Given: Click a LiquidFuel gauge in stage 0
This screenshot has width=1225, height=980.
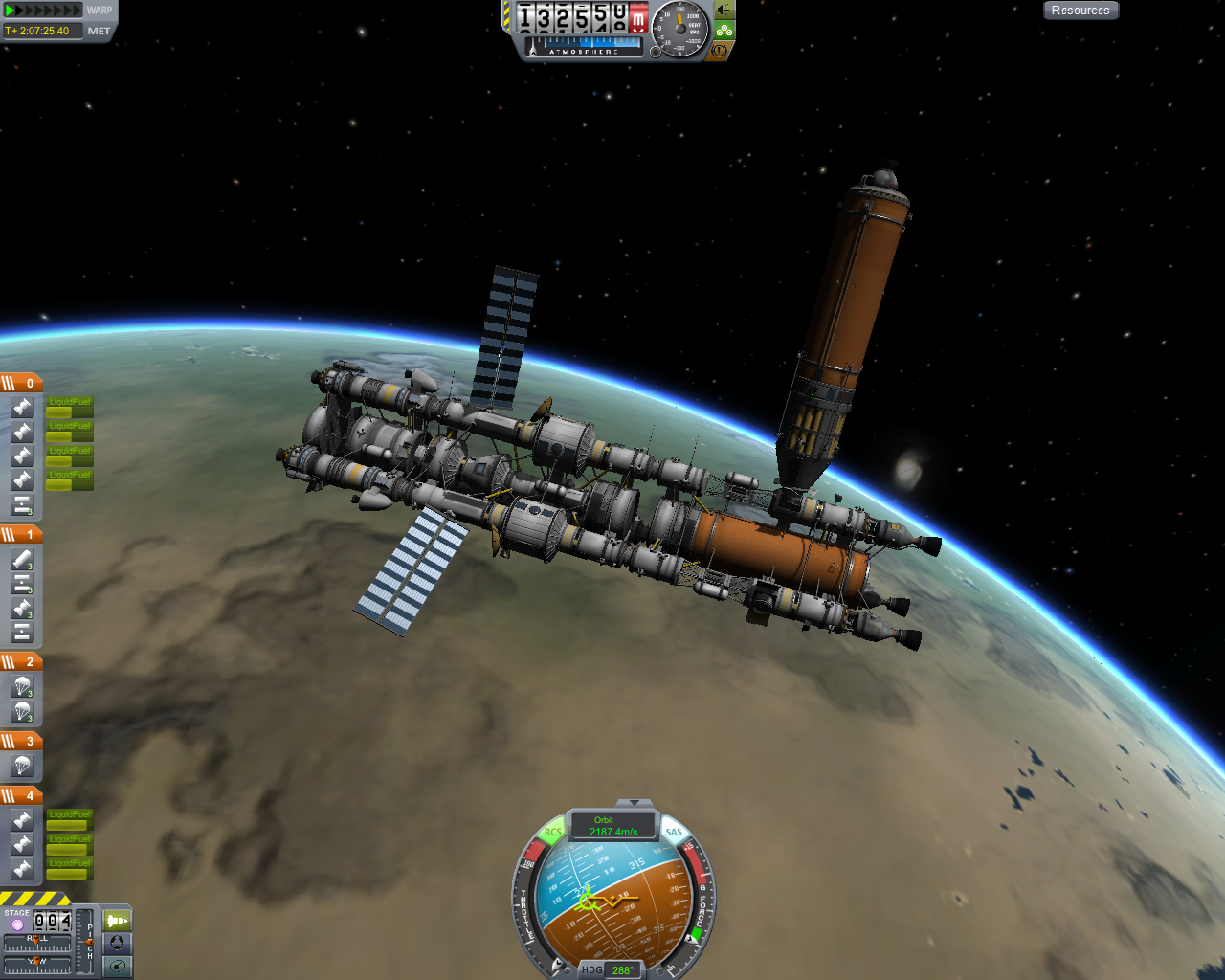Looking at the screenshot, I should (70, 407).
